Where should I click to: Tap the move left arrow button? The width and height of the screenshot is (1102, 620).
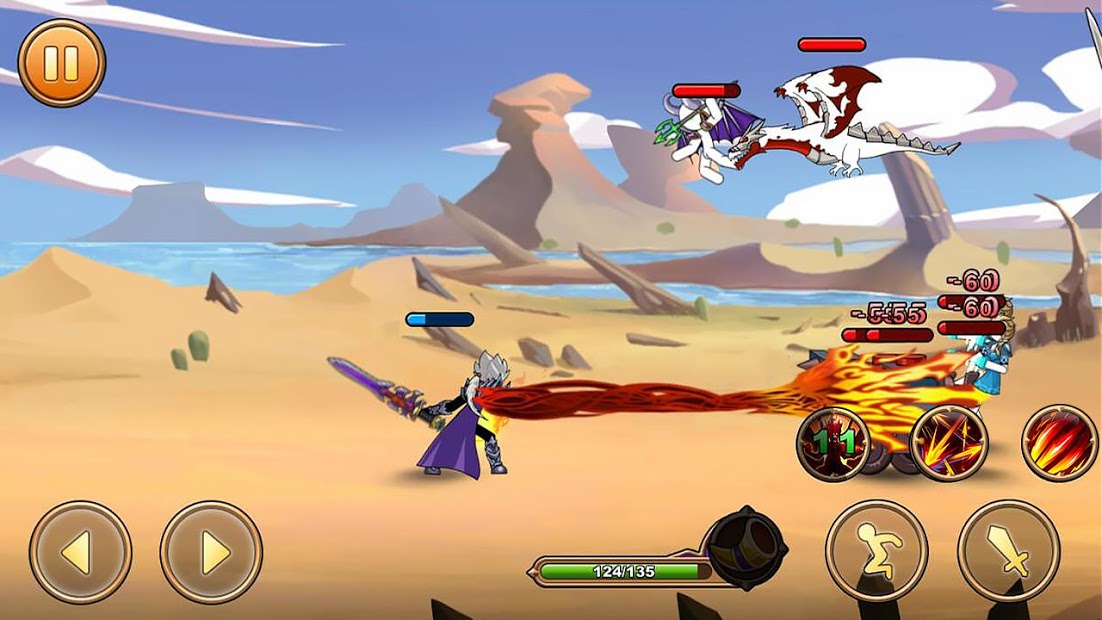(x=80, y=552)
